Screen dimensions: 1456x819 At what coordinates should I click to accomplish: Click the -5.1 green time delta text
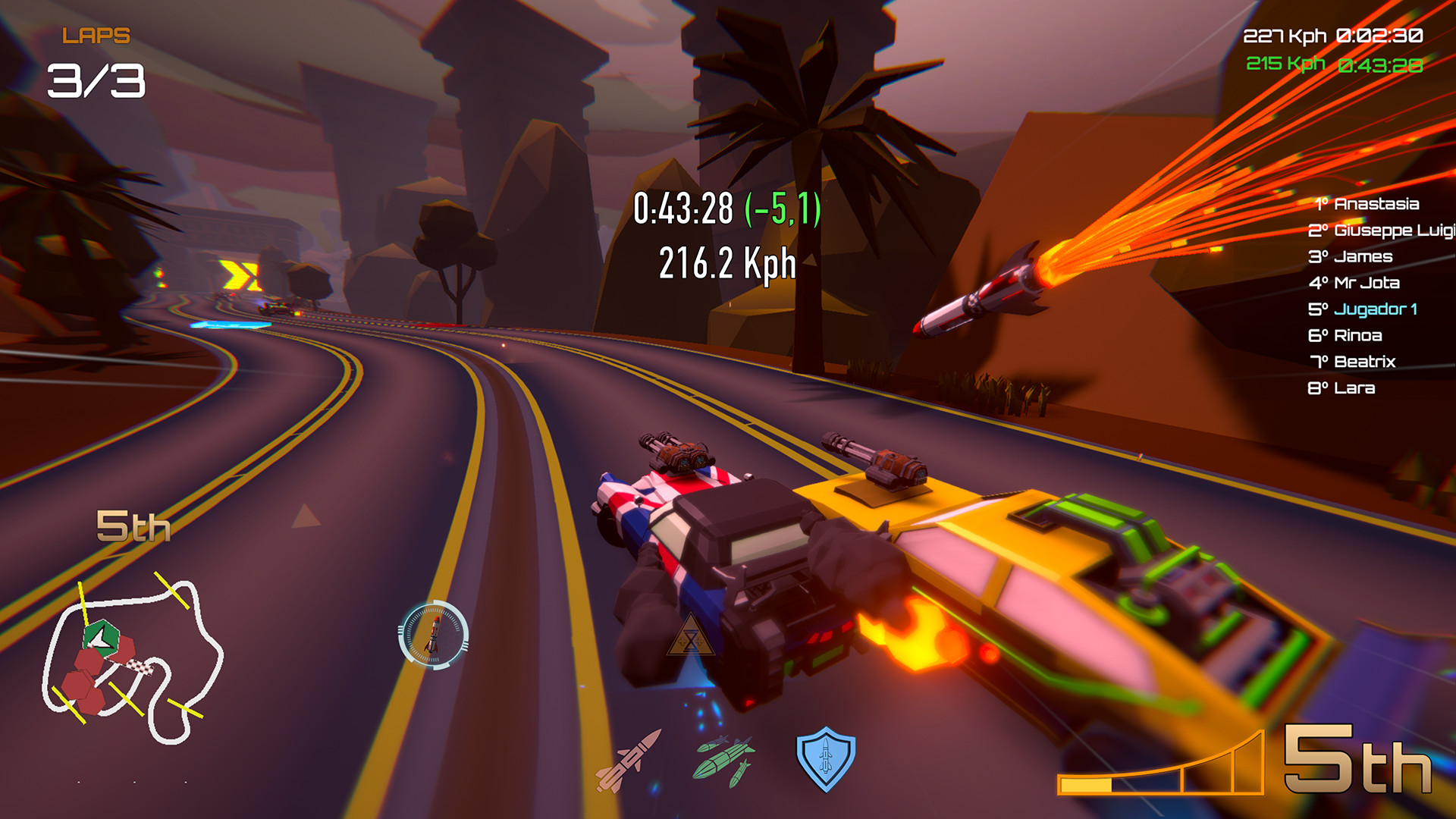(783, 210)
